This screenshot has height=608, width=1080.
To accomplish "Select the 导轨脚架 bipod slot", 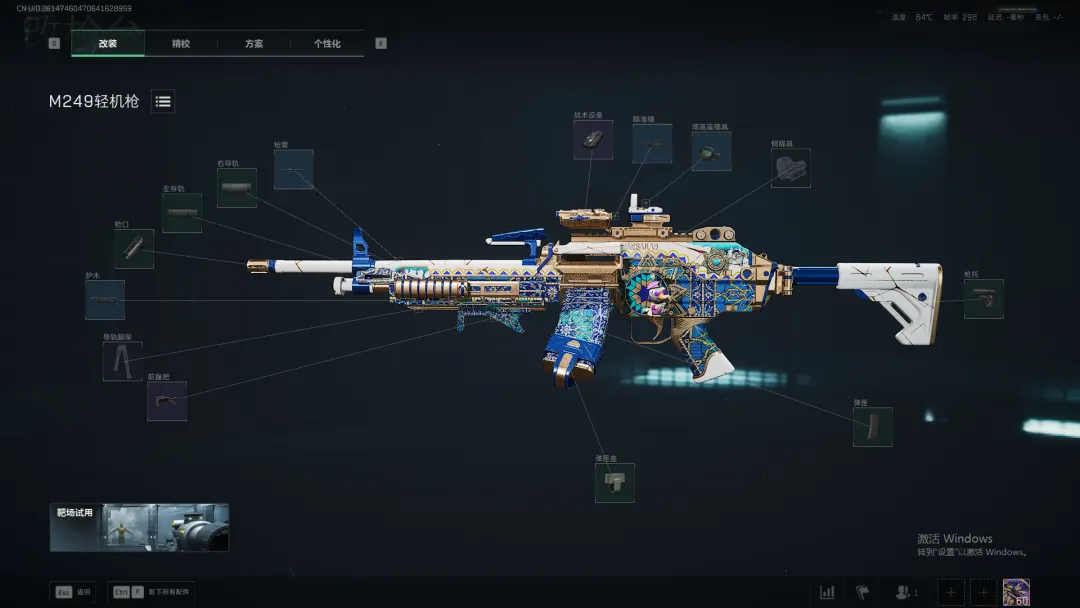I will 122,361.
